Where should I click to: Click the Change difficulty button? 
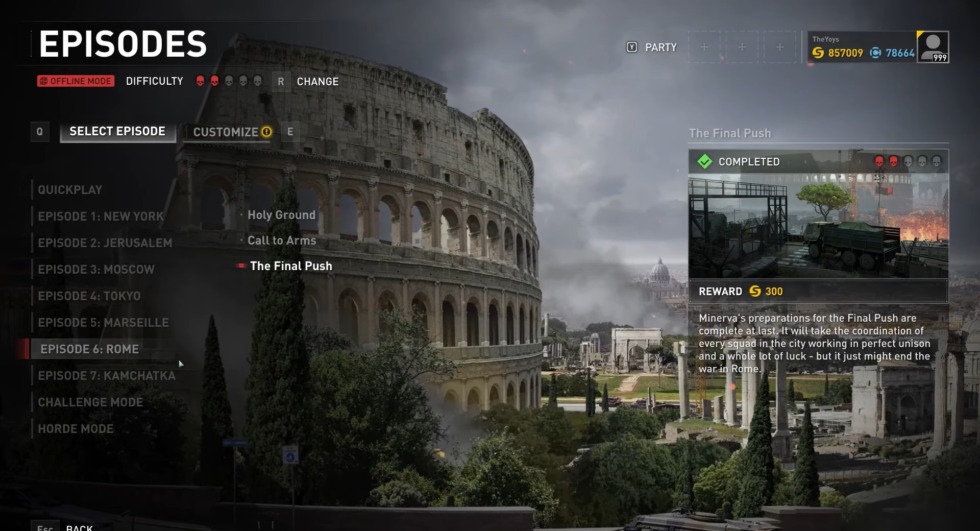[x=316, y=81]
